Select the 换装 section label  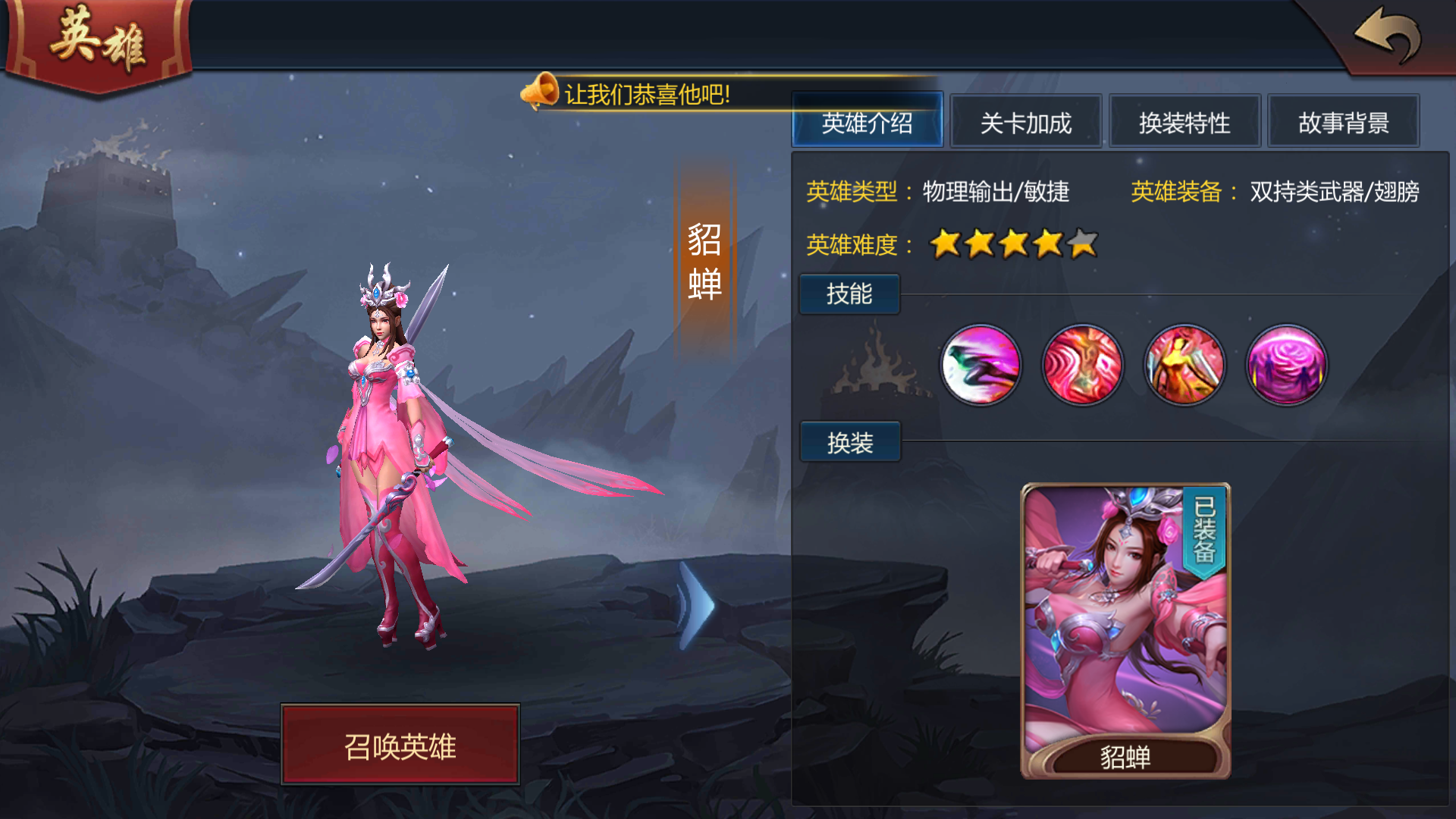[x=849, y=442]
